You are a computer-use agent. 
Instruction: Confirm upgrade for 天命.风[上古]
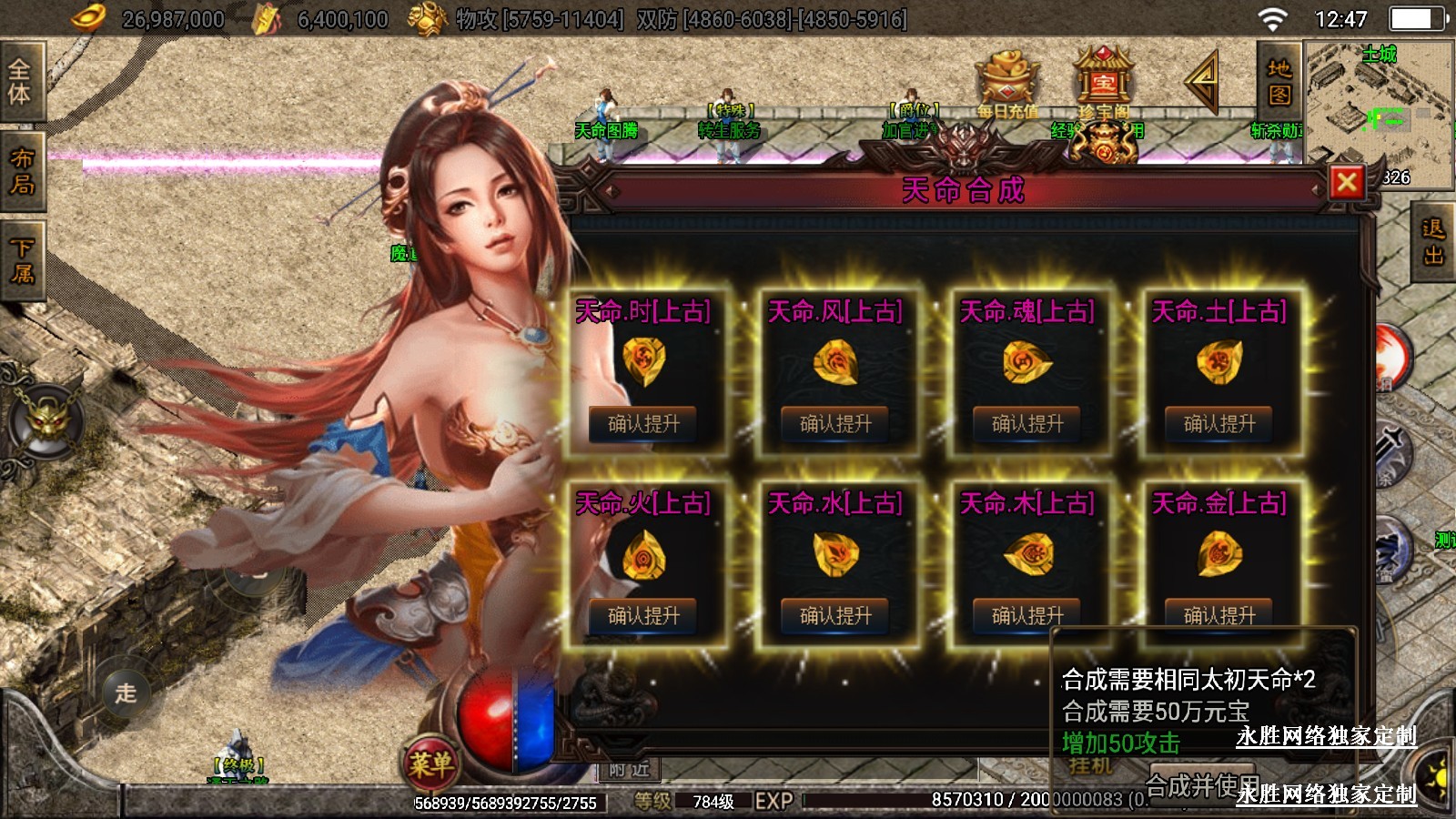pos(835,424)
